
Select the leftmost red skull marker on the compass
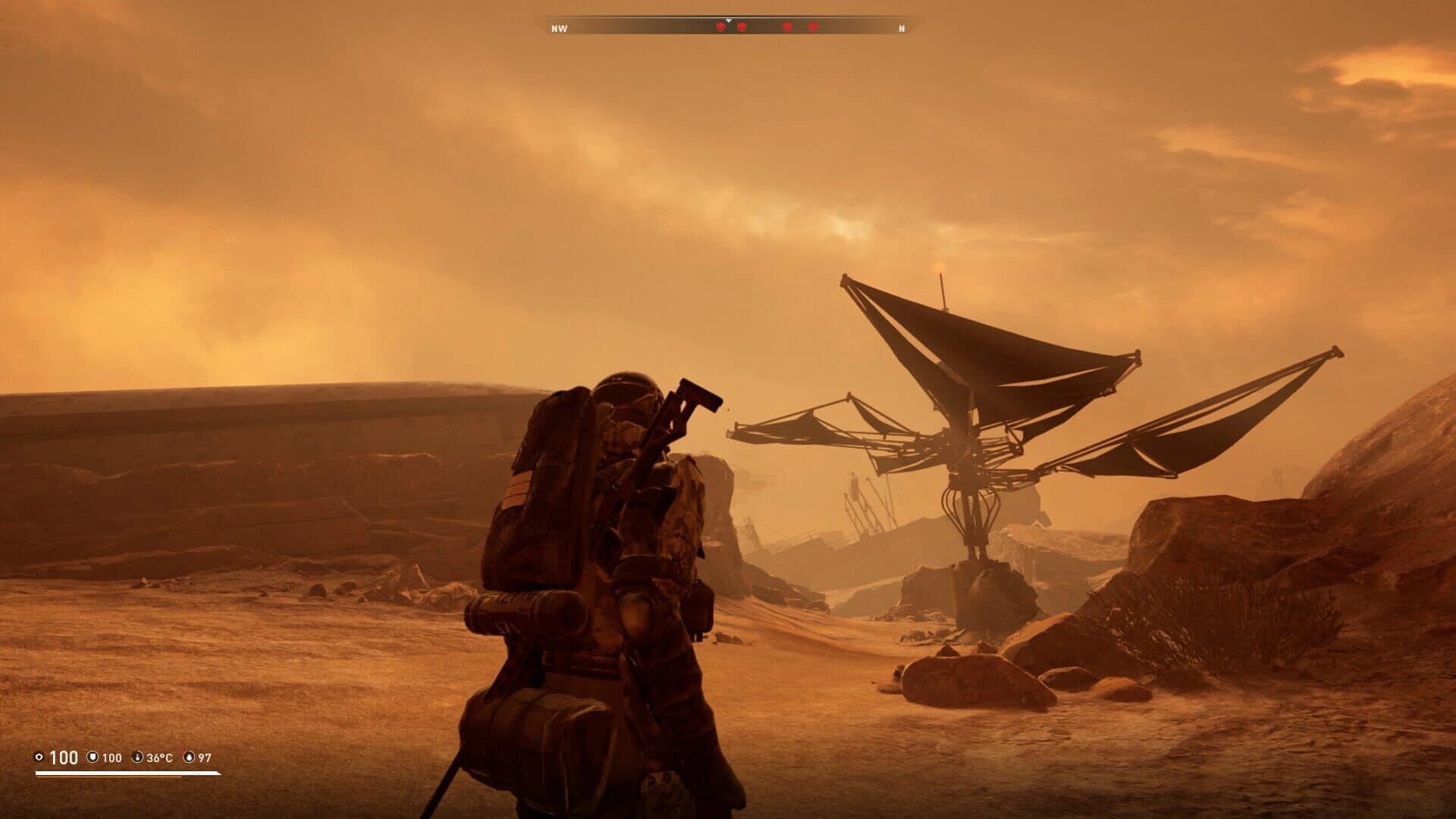pyautogui.click(x=720, y=27)
